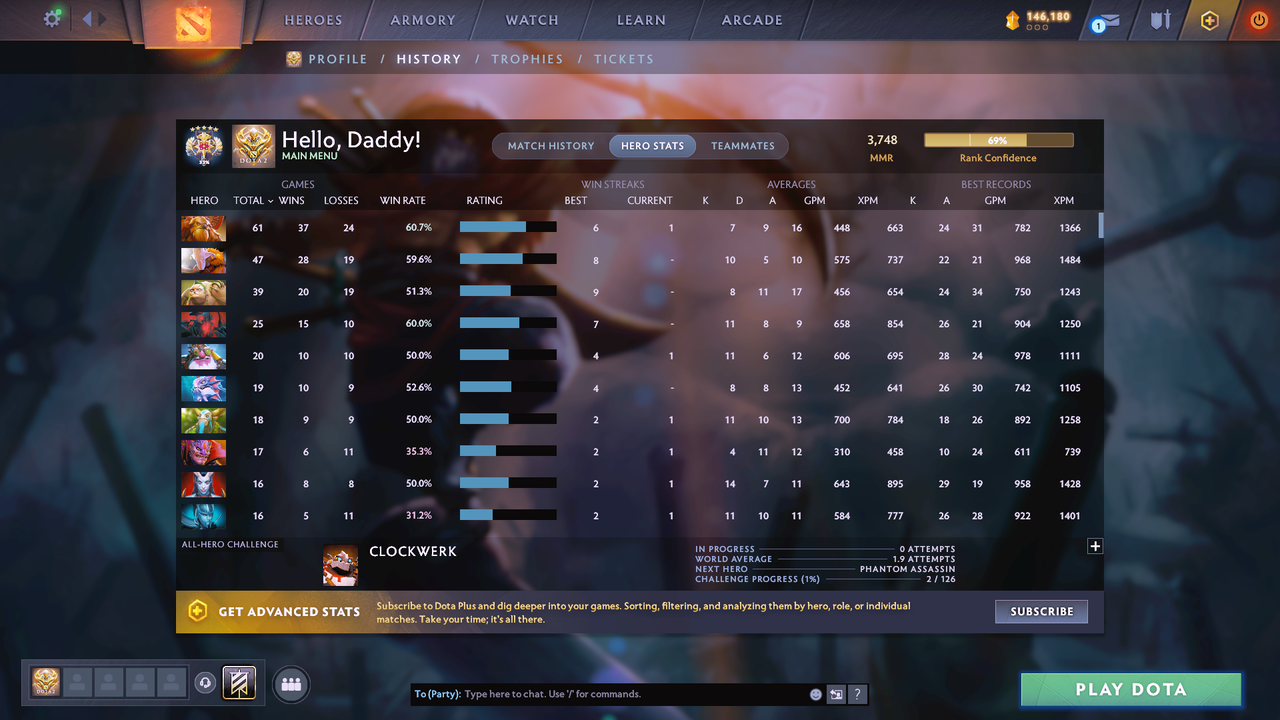Switch to the TEAMMATES tab

pyautogui.click(x=743, y=145)
